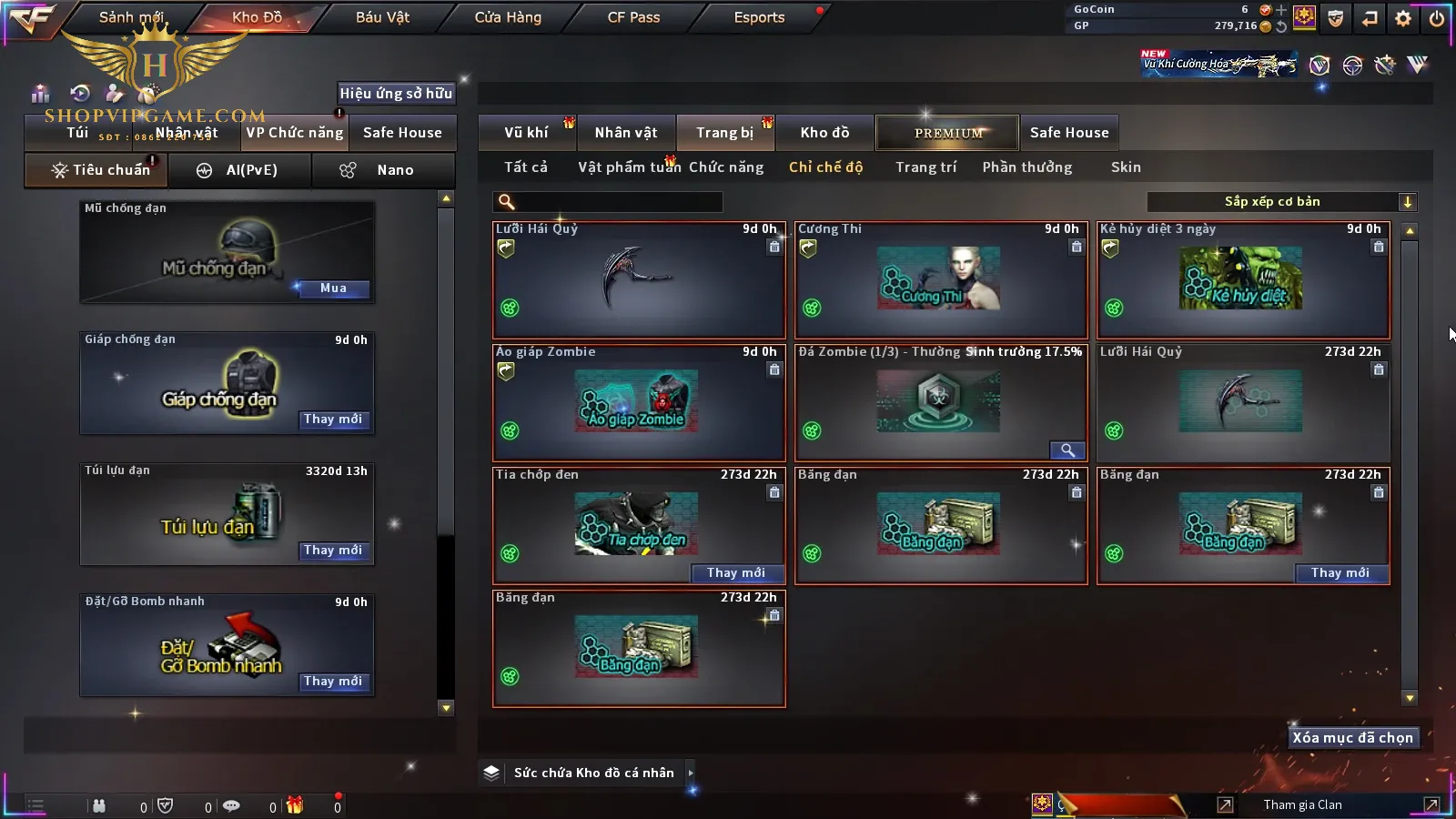Open the settings gear icon
This screenshot has height=819, width=1456.
[1403, 18]
